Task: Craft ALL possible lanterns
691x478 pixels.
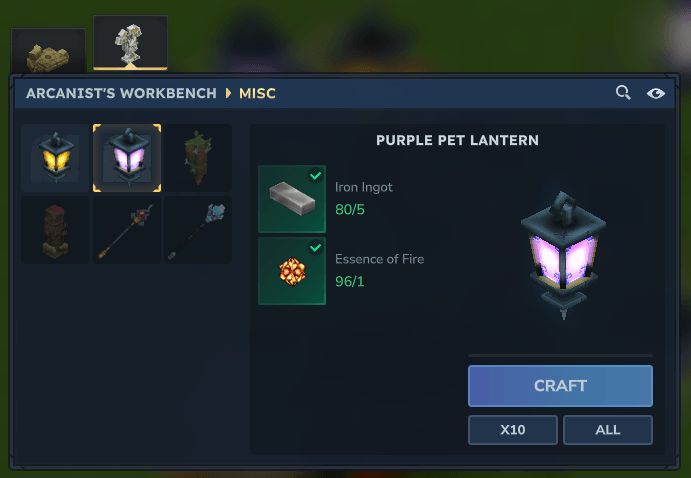Action: 608,430
